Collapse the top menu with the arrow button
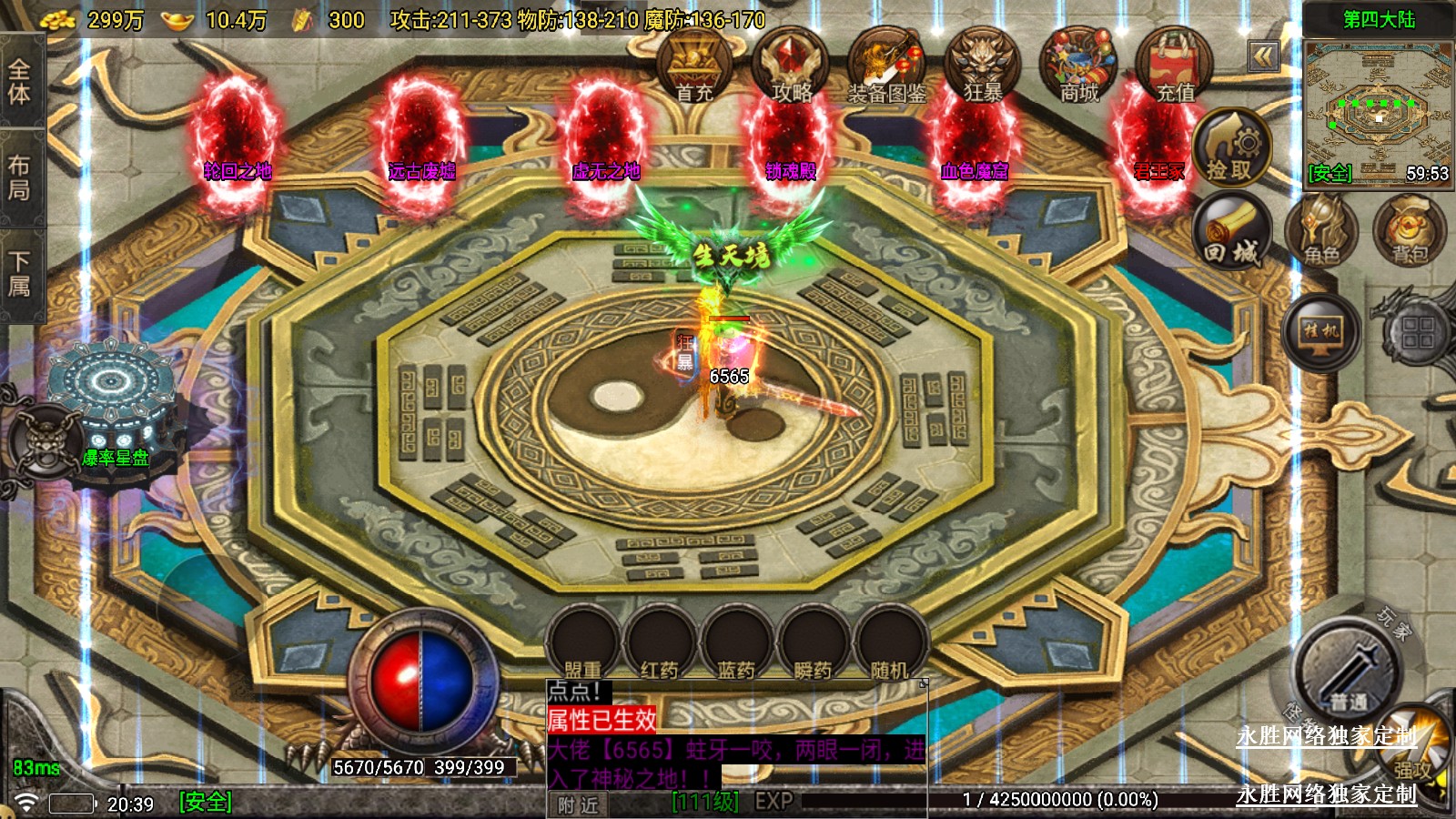 (1263, 57)
